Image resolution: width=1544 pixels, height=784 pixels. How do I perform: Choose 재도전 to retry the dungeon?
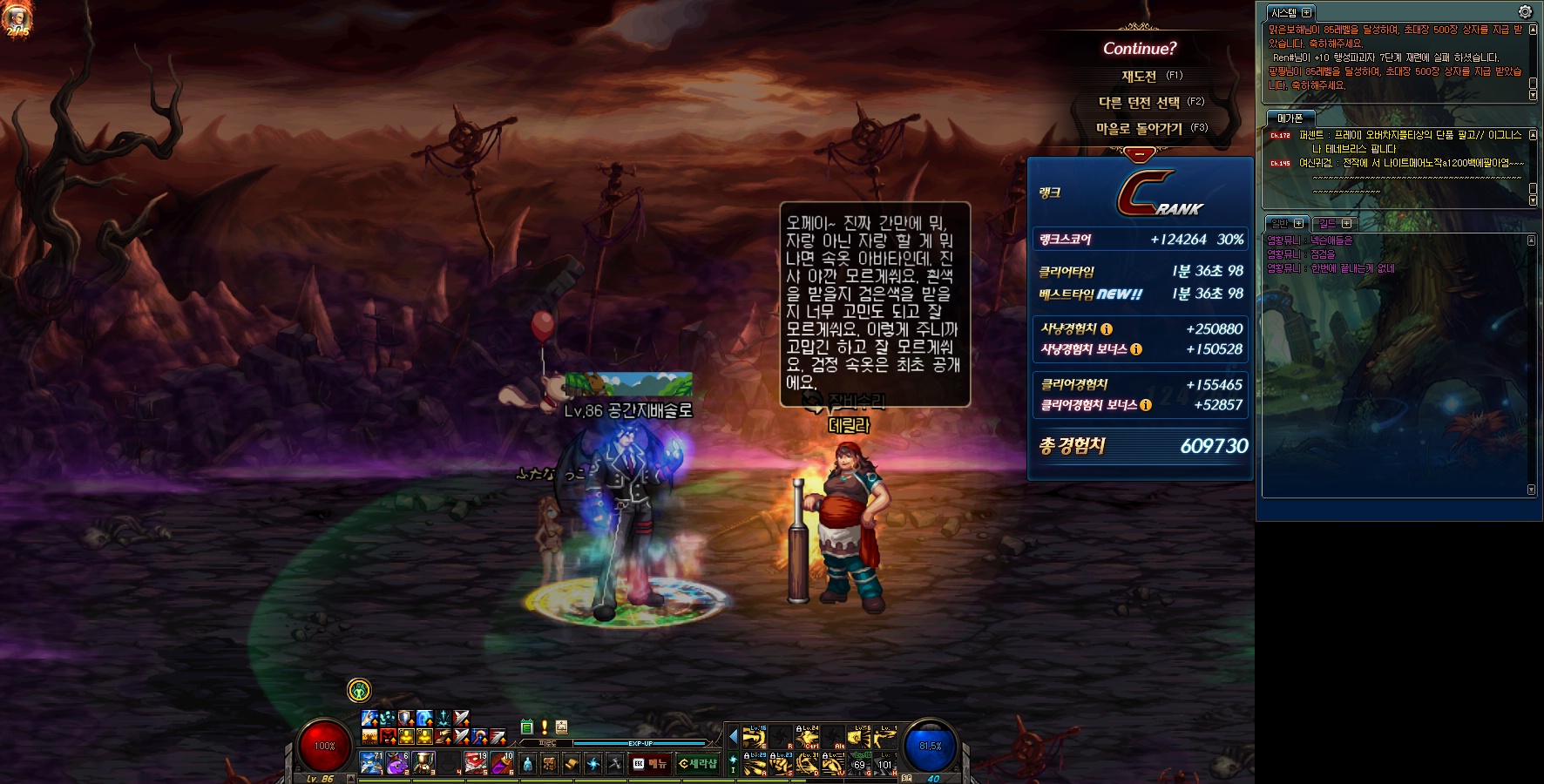[1140, 77]
